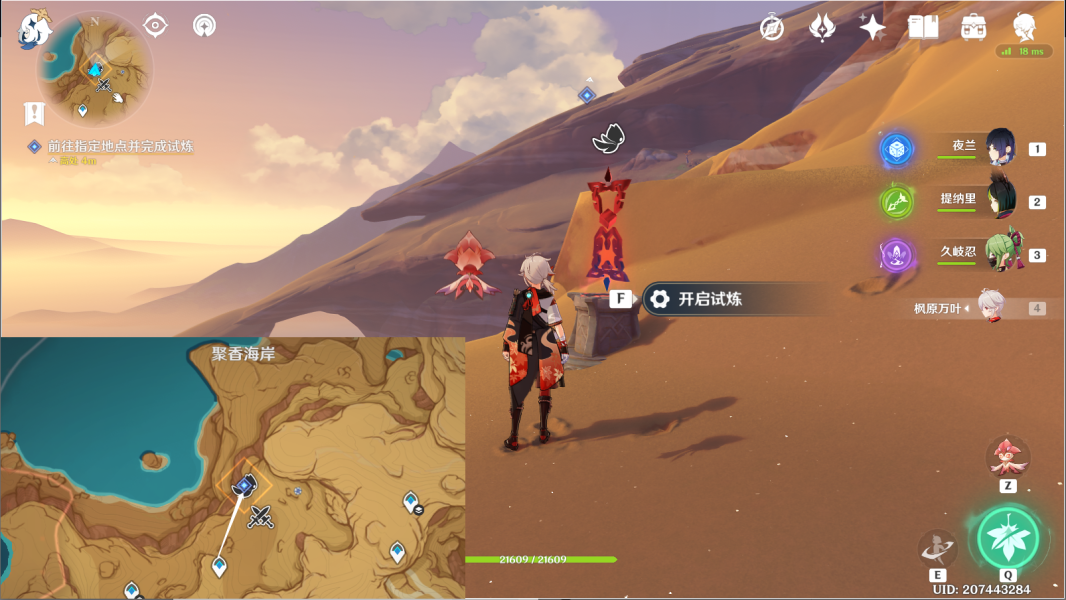
Task: Activate the elemental skill icon above E
Action: [938, 548]
